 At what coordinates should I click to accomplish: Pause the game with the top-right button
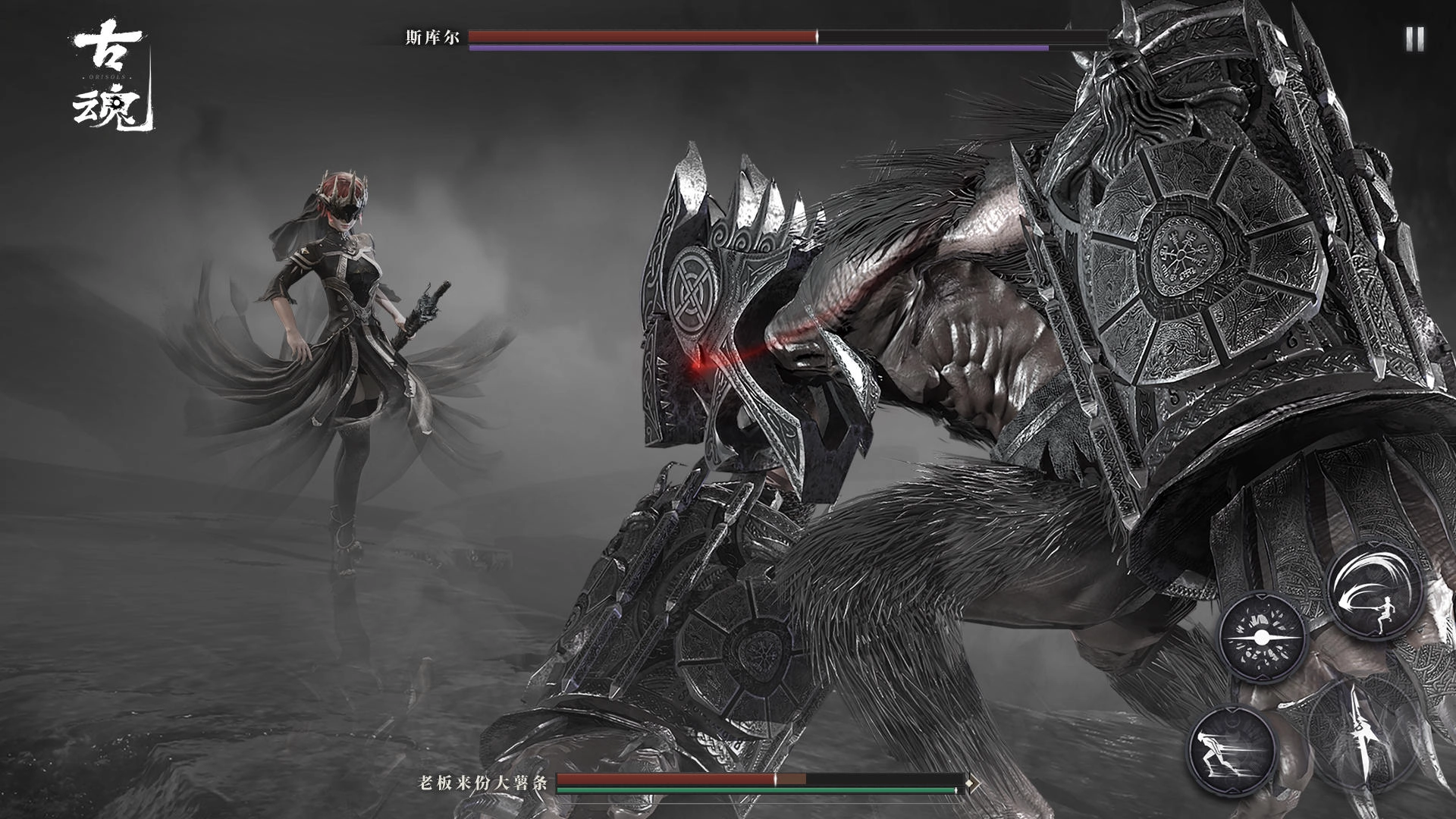(1414, 39)
